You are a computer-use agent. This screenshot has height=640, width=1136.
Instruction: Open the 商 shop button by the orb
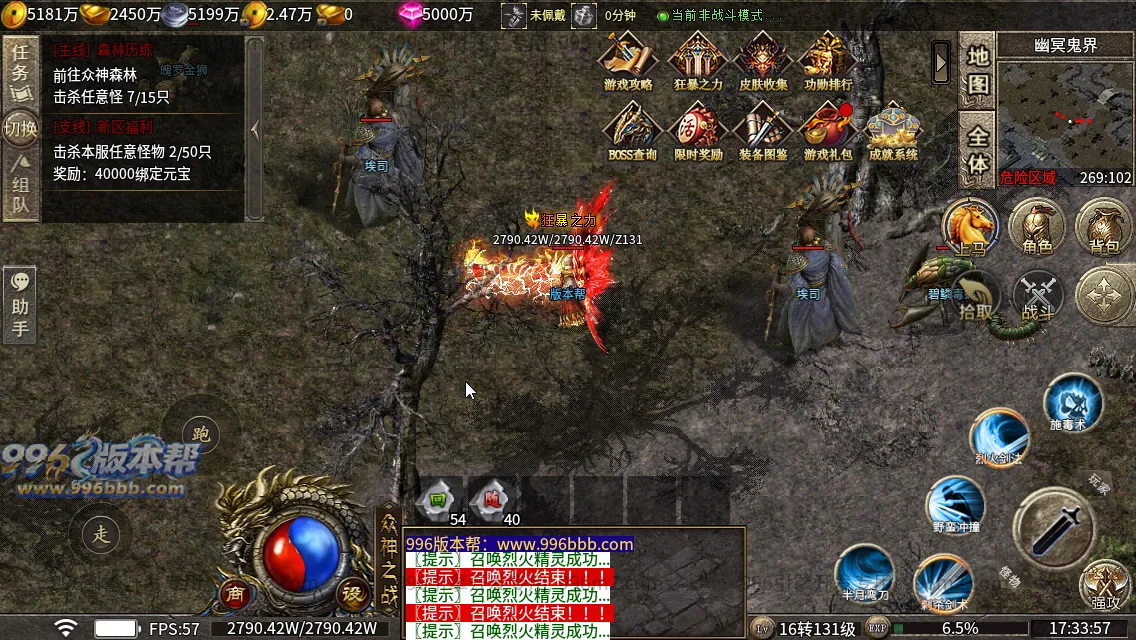234,593
